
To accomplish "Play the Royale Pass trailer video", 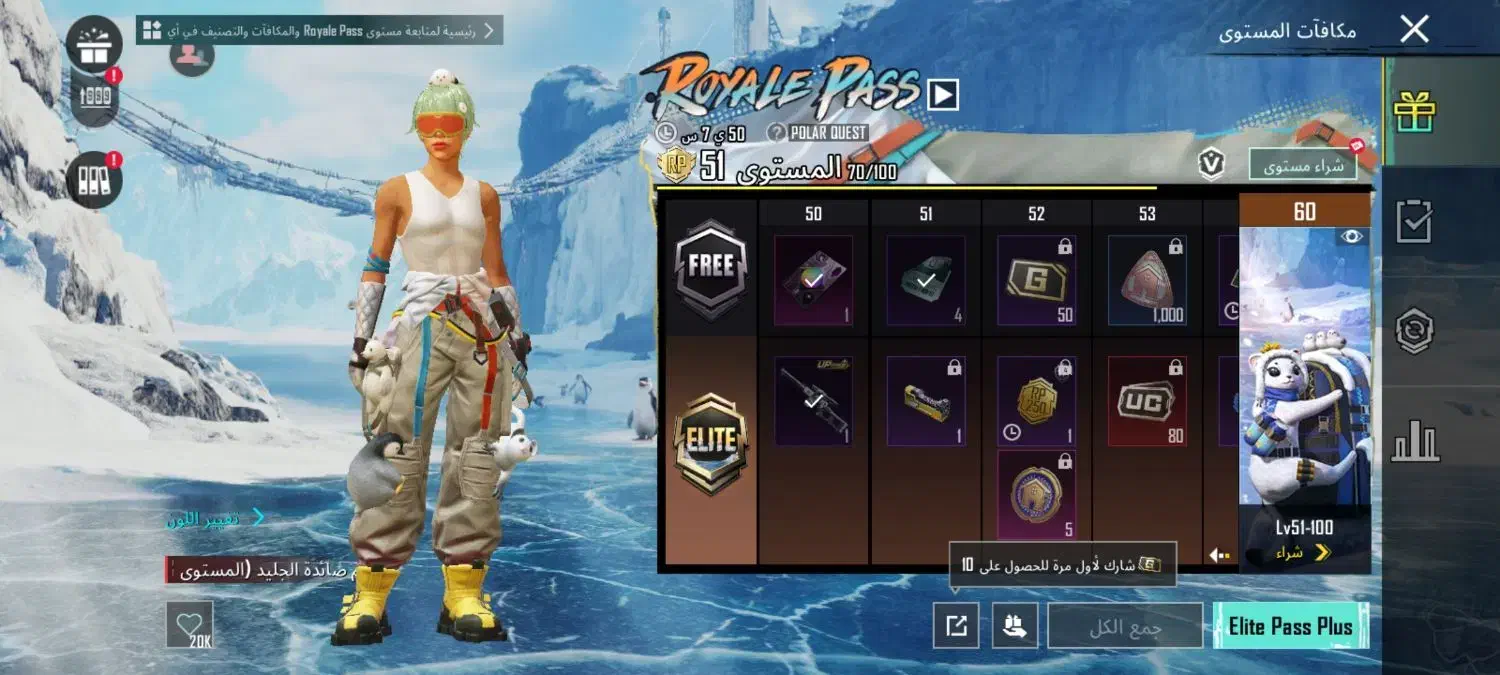I will click(943, 95).
